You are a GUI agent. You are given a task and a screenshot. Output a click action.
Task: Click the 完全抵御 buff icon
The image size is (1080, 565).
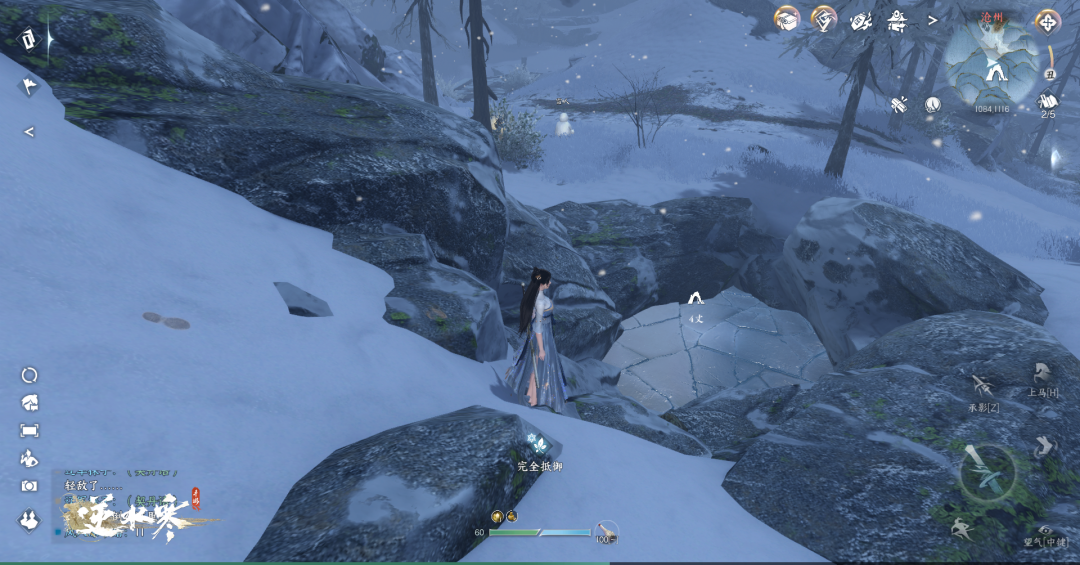(537, 444)
